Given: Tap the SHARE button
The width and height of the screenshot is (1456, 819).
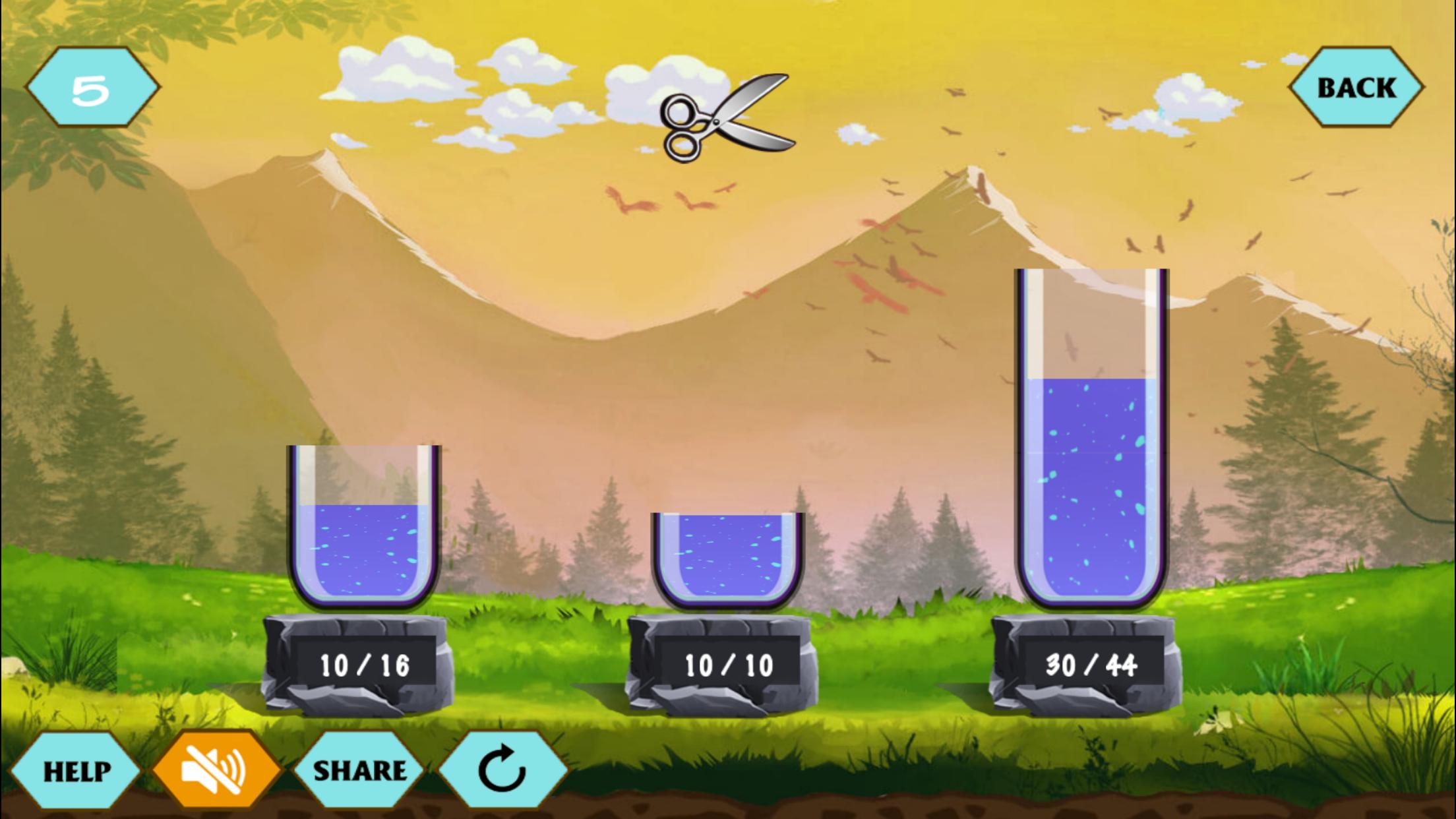Looking at the screenshot, I should coord(359,770).
